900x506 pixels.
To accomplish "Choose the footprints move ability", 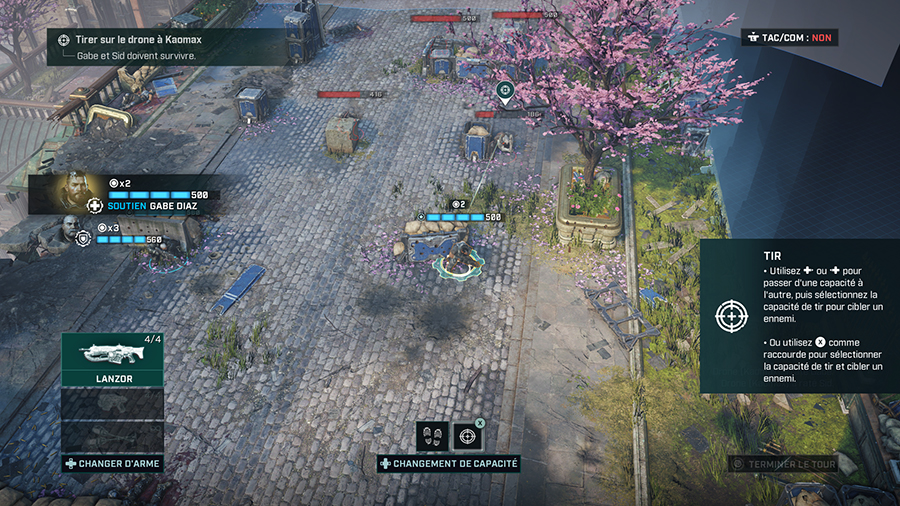I will [x=432, y=436].
